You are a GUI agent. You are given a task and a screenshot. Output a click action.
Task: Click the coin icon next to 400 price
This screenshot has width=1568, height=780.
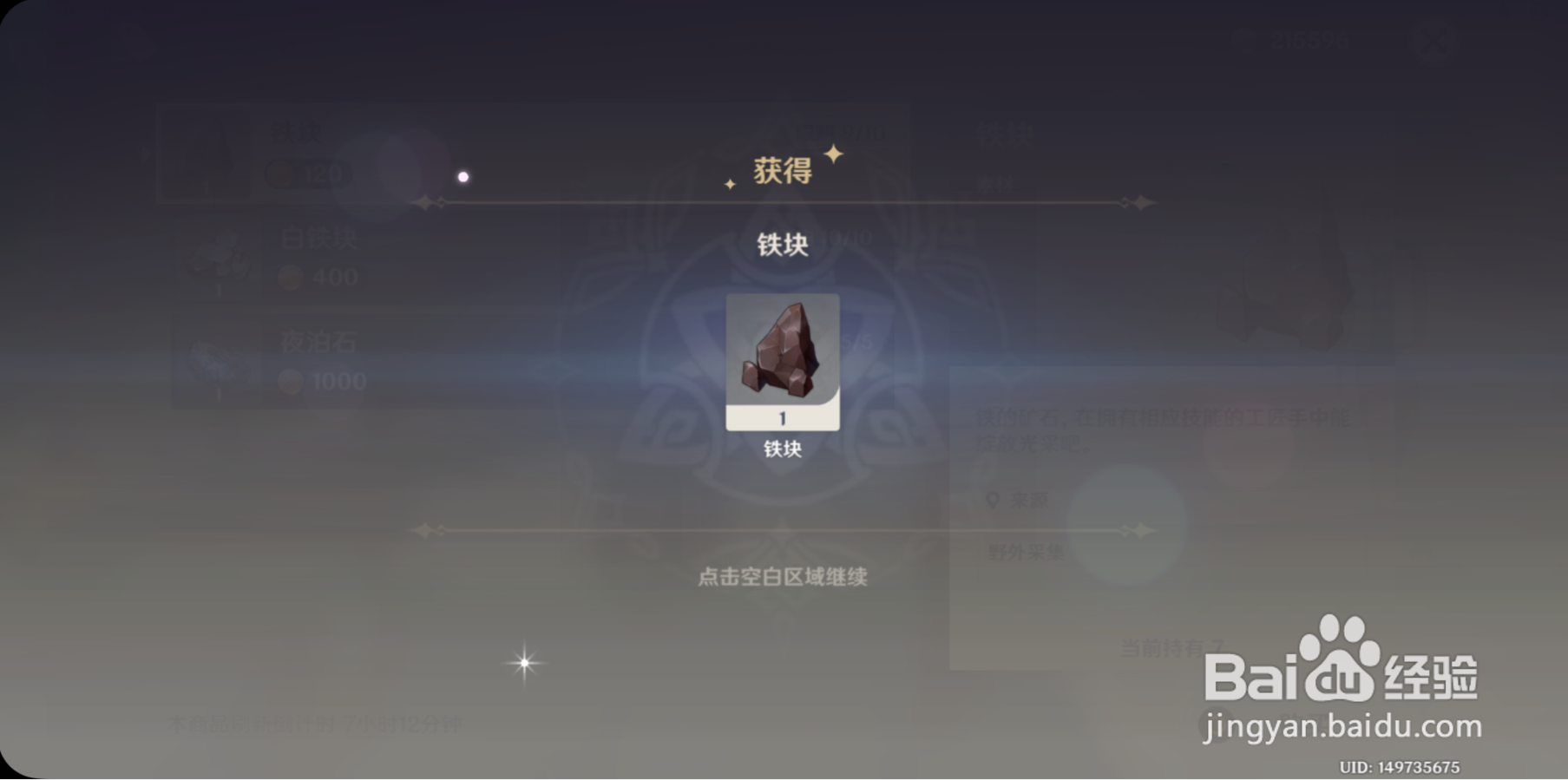tap(291, 276)
